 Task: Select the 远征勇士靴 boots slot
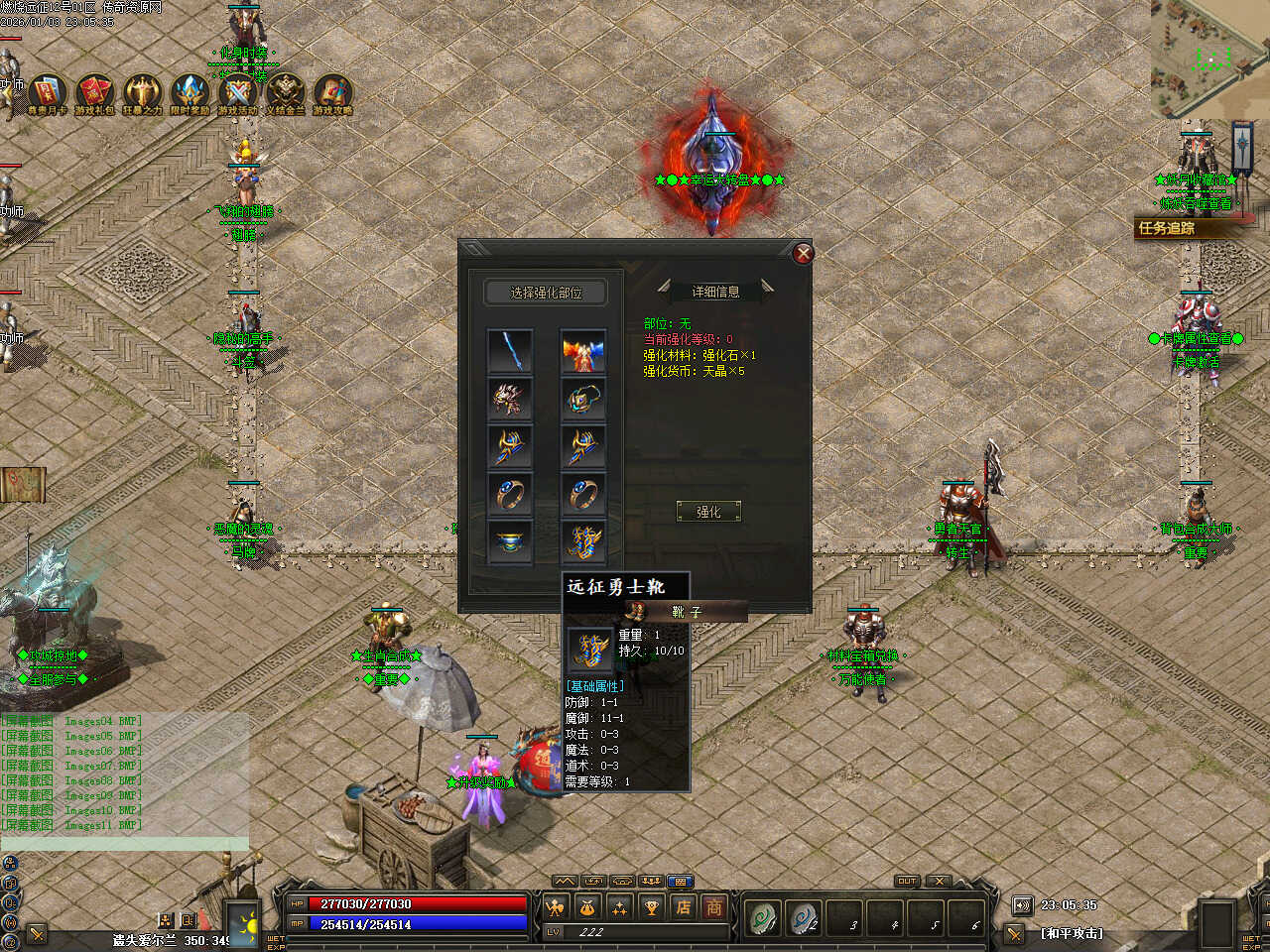click(582, 541)
